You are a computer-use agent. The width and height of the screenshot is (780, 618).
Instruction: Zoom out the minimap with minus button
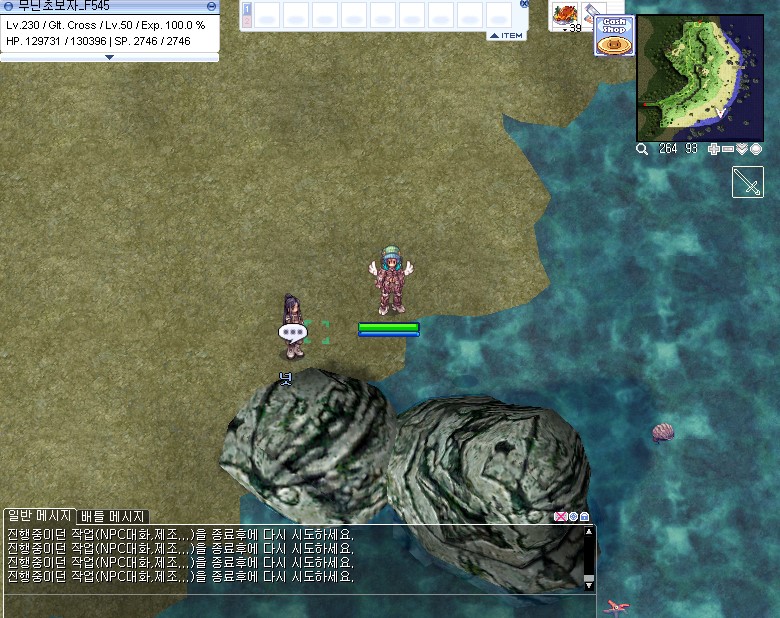point(728,149)
